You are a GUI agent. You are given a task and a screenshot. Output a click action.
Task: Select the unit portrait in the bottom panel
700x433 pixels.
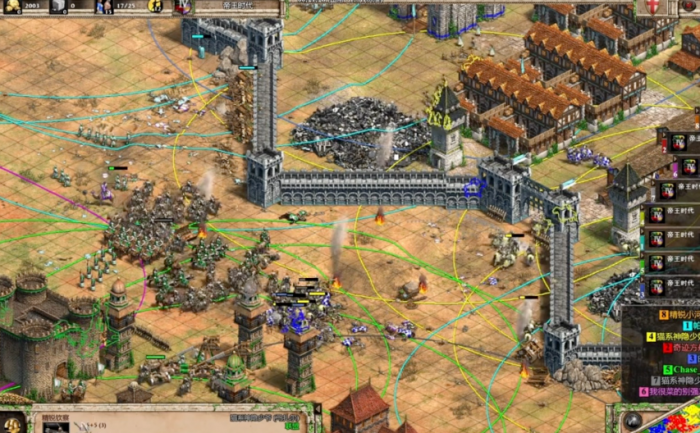pos(57,427)
